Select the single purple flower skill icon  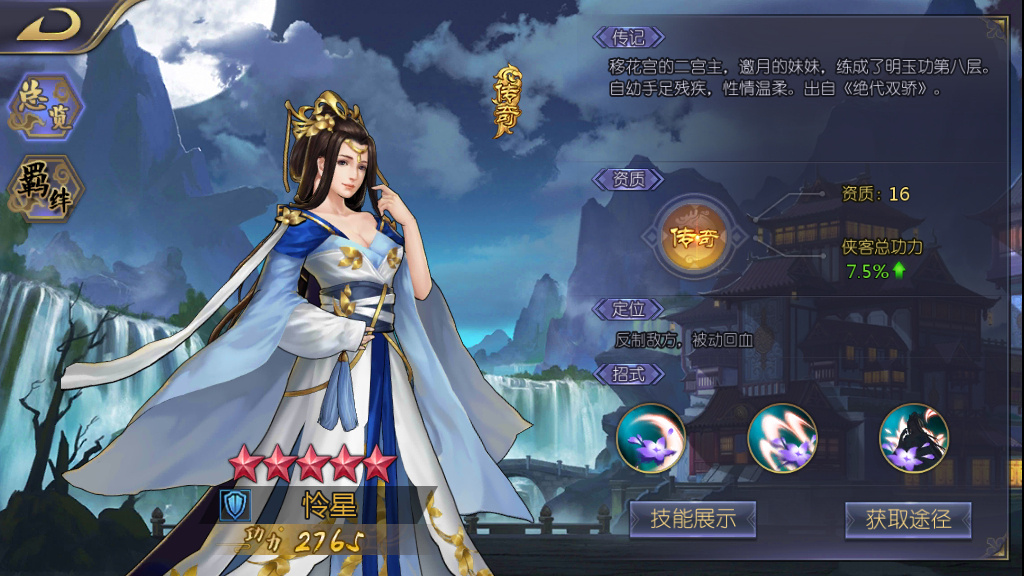pyautogui.click(x=650, y=438)
